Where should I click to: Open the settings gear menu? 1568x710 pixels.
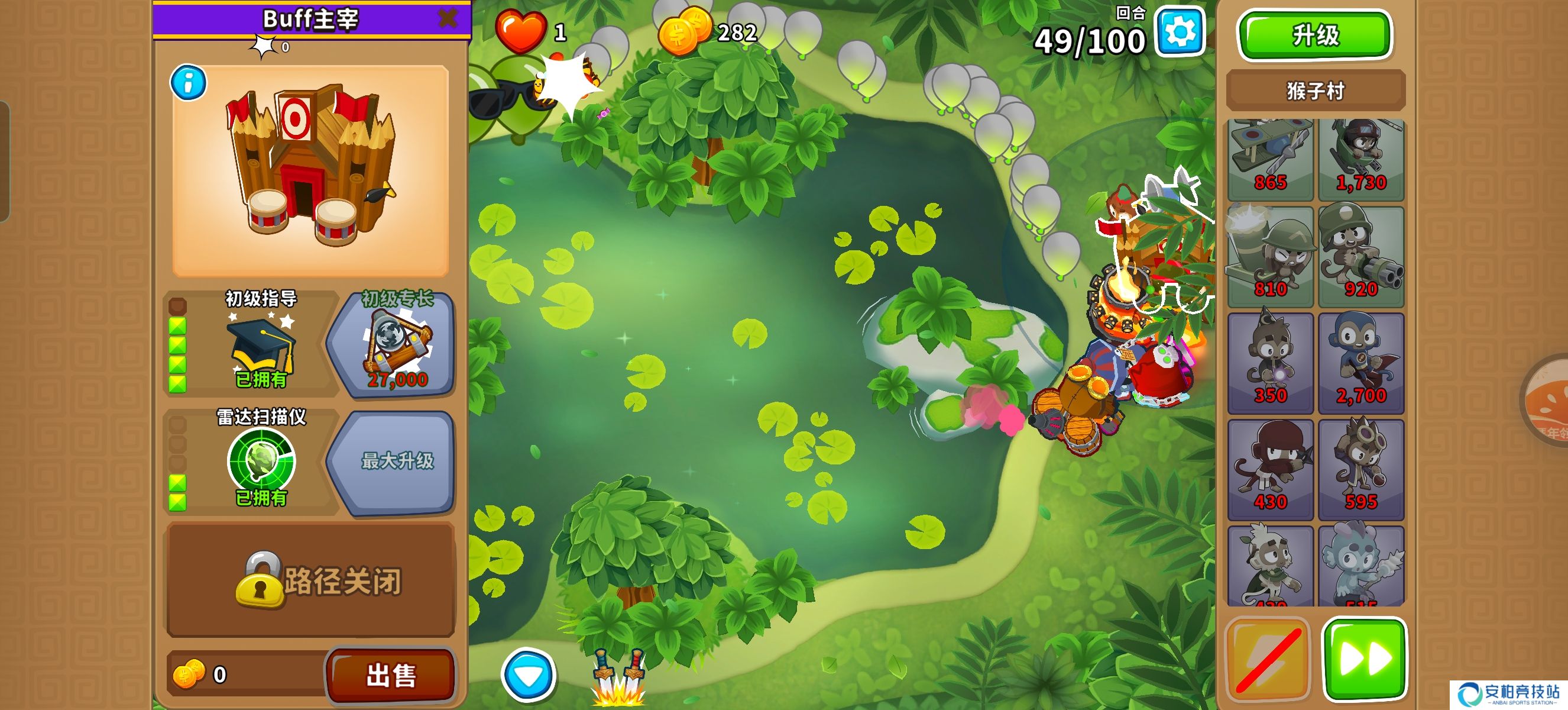pos(1179,32)
